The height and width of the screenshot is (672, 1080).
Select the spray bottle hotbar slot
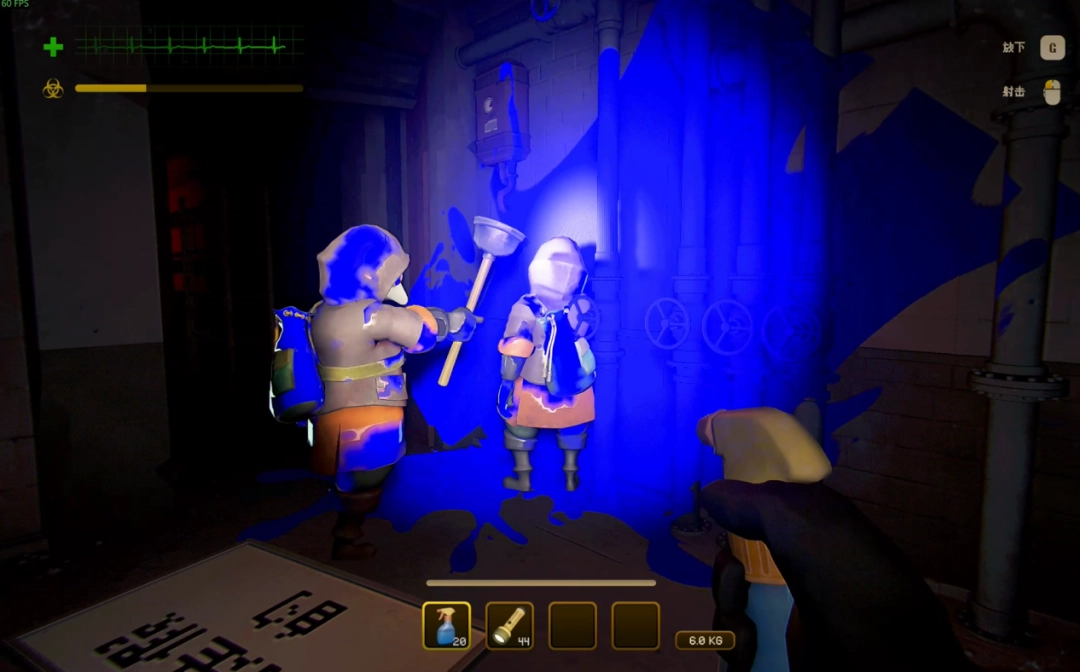point(446,625)
